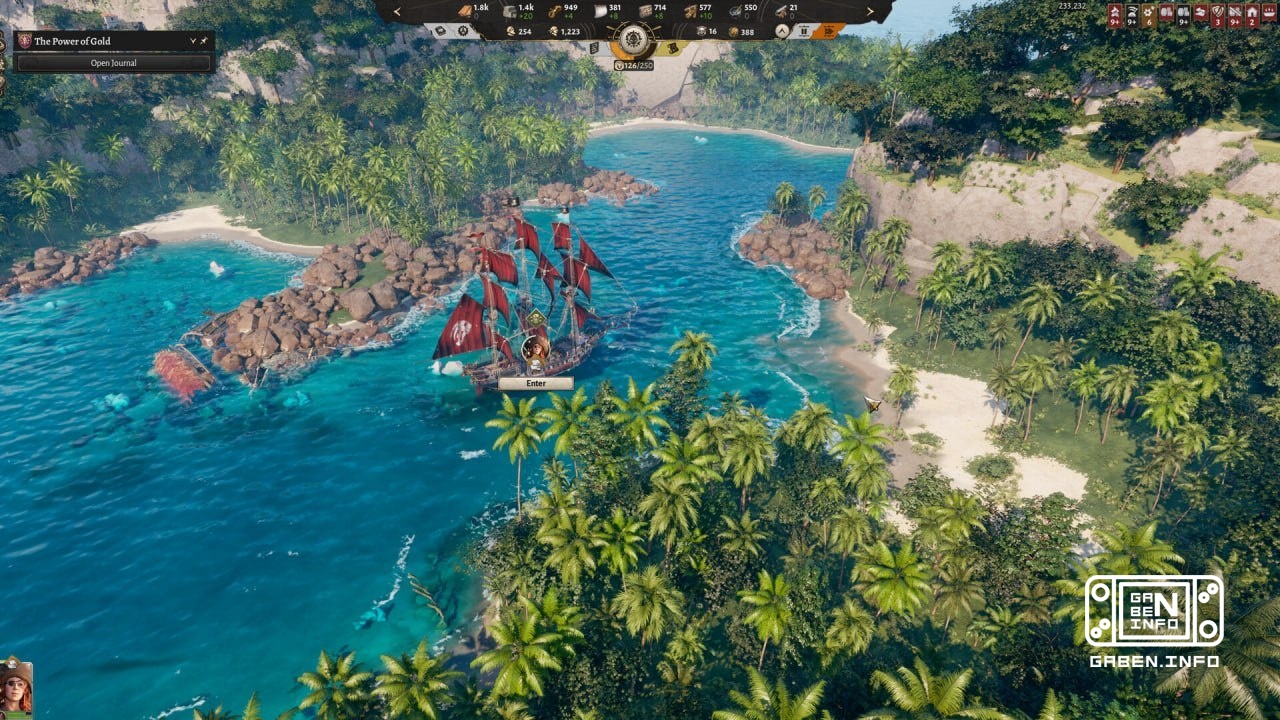Collapse the lower resource row with the up chevron

(782, 31)
